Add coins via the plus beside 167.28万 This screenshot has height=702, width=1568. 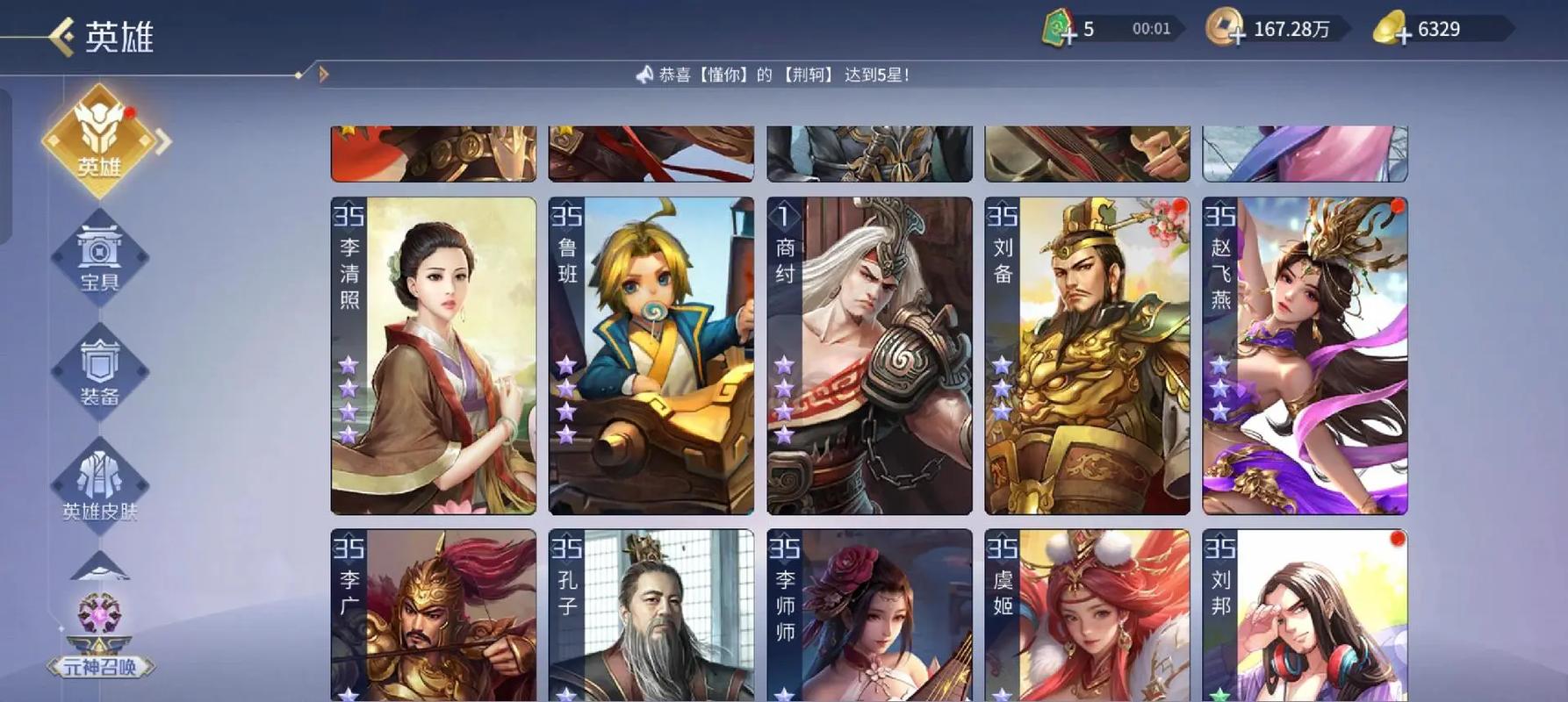pos(1237,33)
